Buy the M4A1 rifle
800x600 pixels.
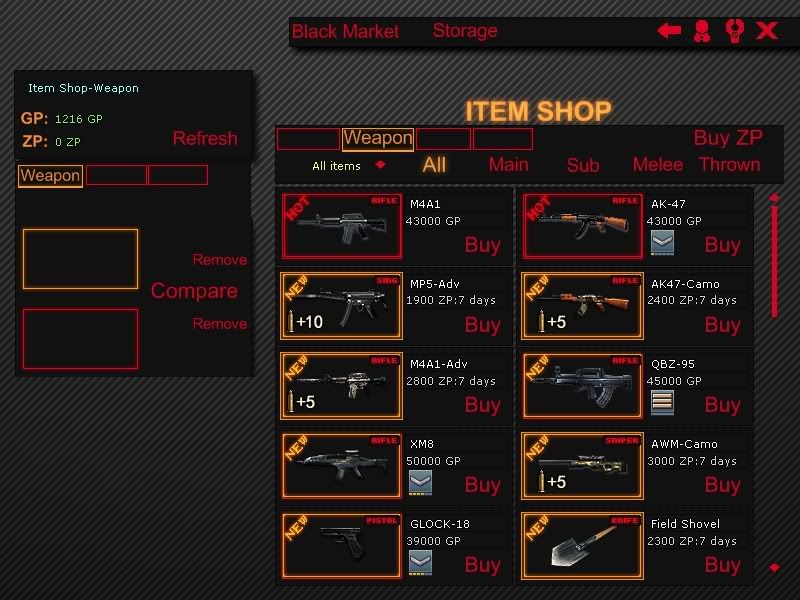[x=482, y=245]
